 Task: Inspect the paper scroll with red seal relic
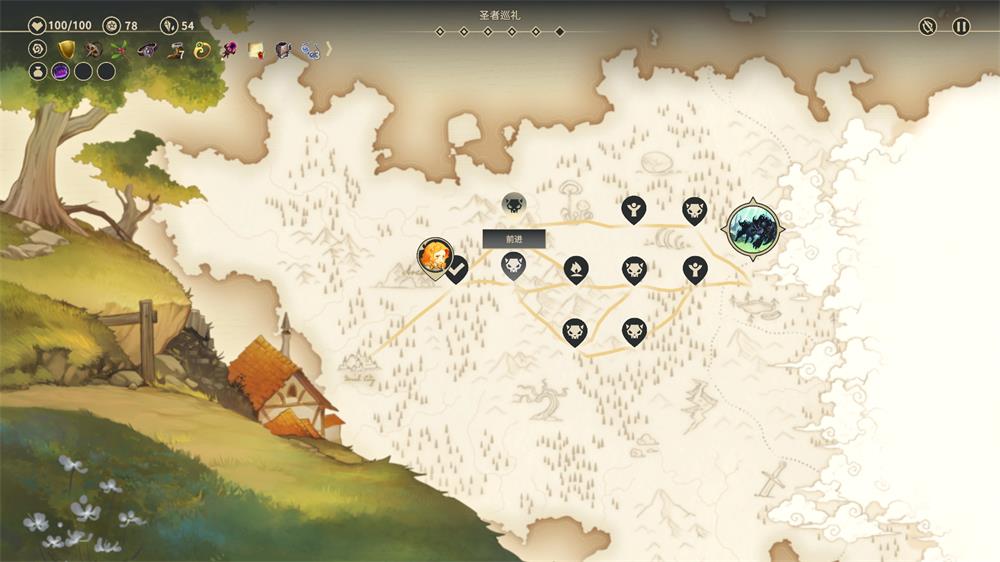click(x=256, y=49)
